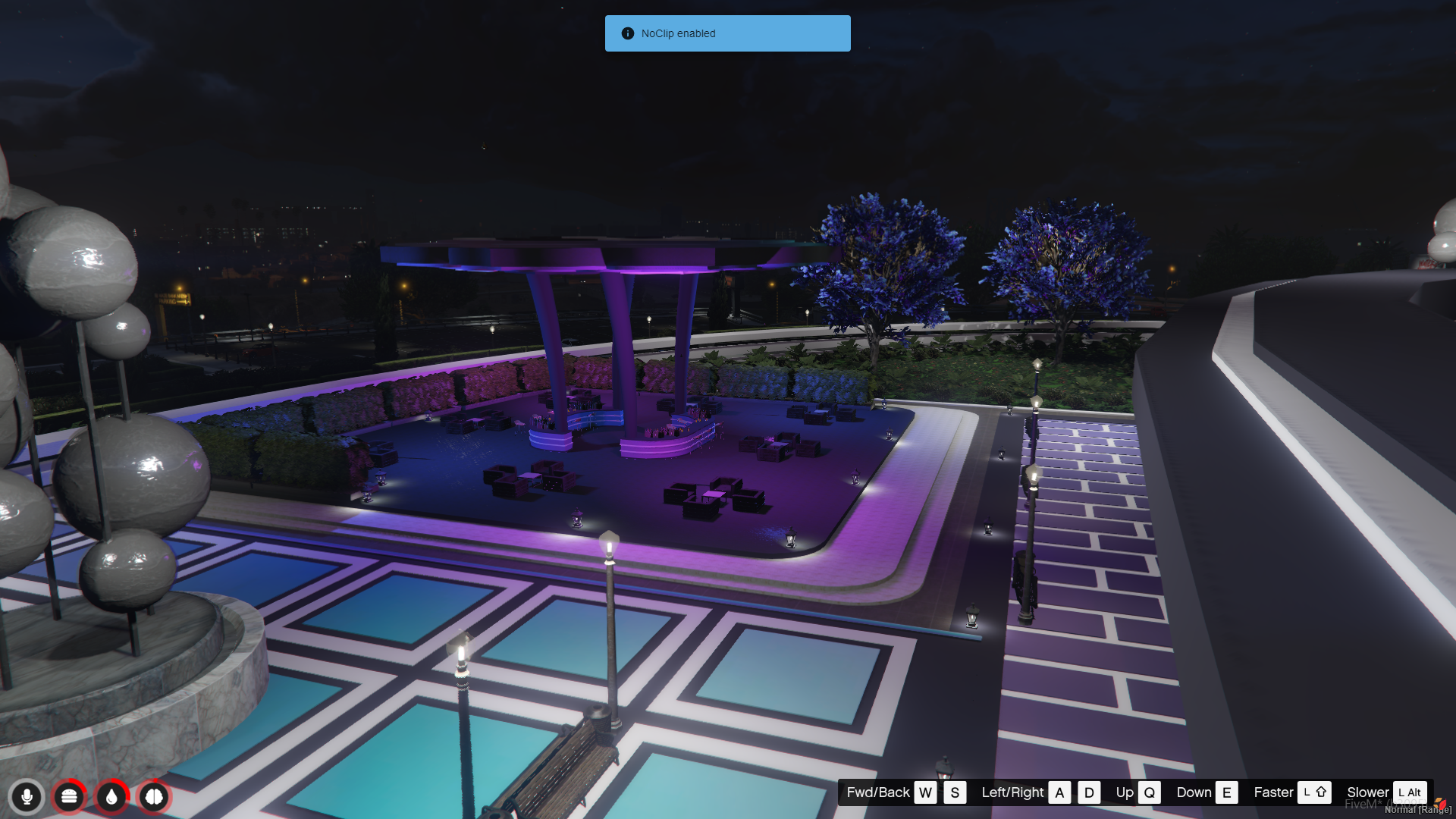Click the microphone voice icon
1456x819 pixels.
(x=27, y=797)
